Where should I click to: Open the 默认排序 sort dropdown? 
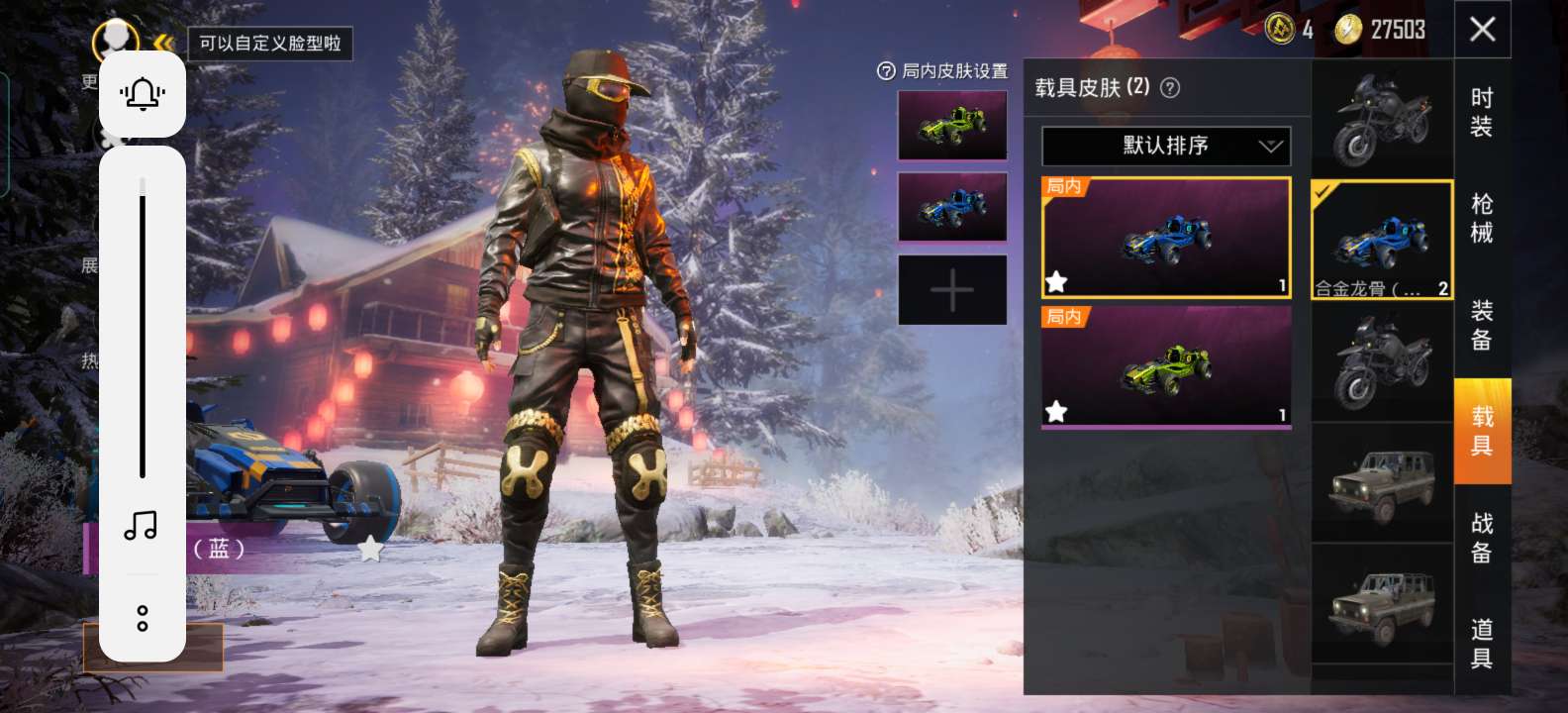1164,146
